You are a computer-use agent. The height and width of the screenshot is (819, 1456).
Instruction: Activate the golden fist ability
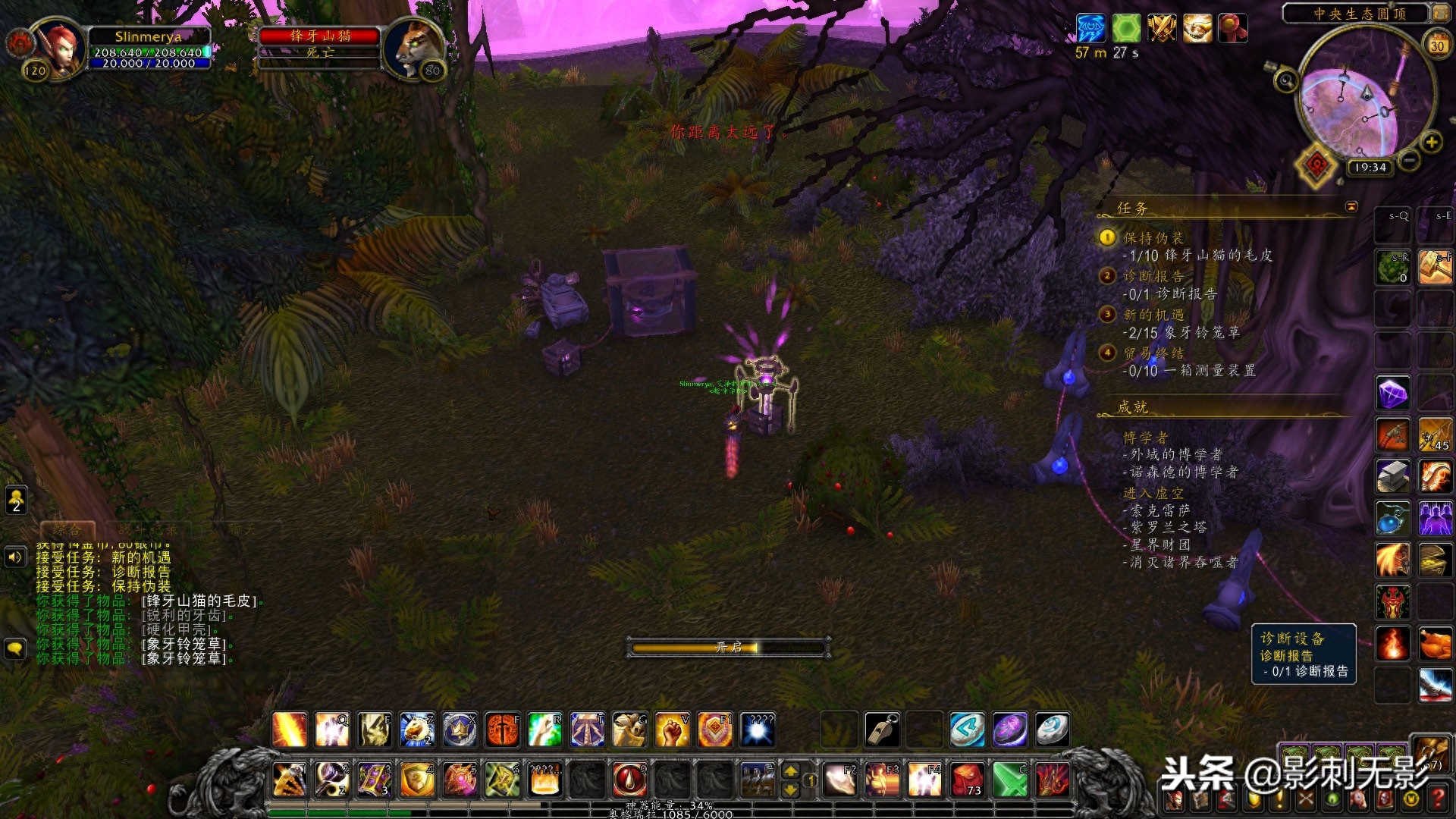coord(672,730)
